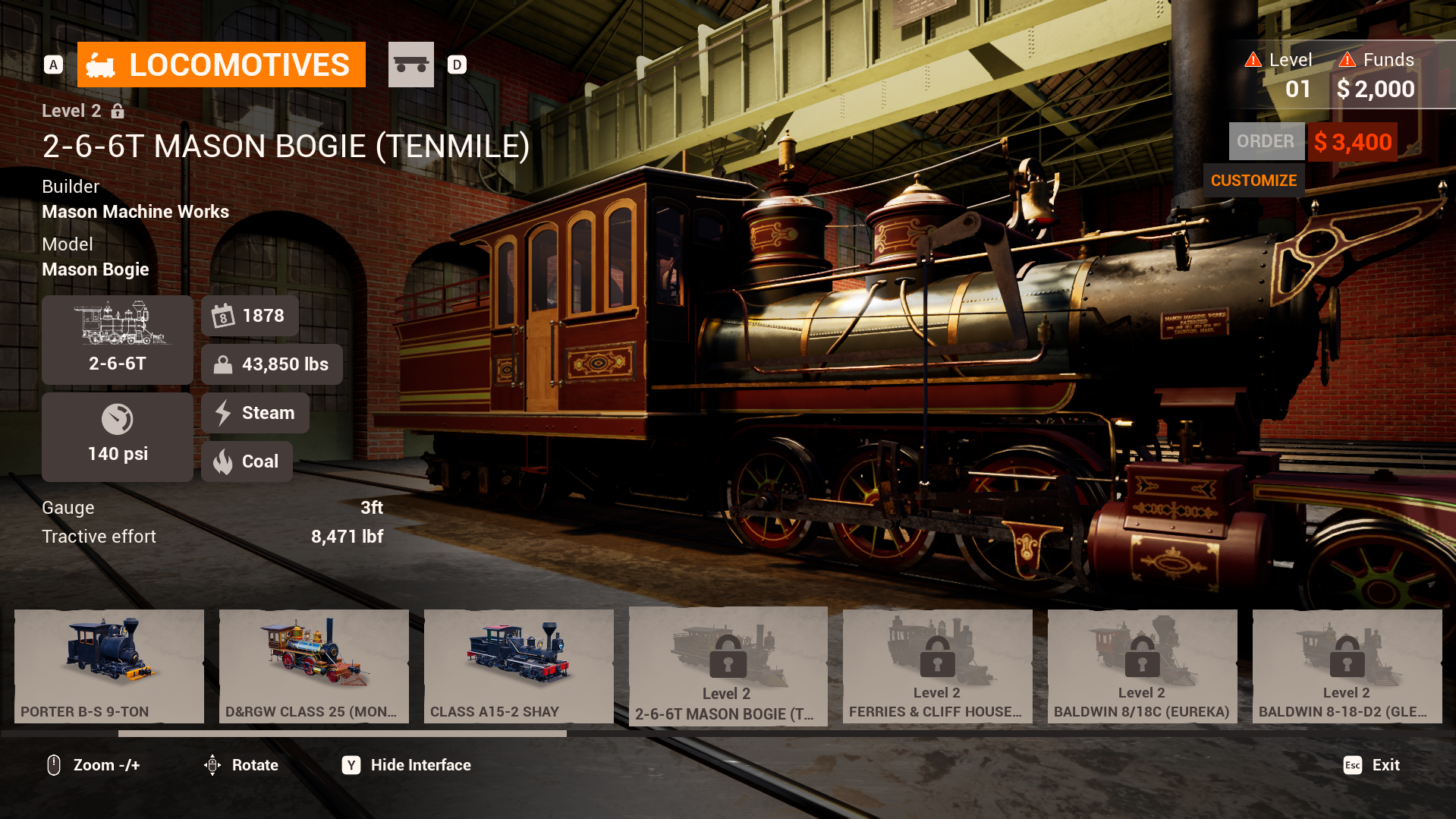Image resolution: width=1456 pixels, height=819 pixels.
Task: Choose the D&RGW Class 25 locomotive
Action: (x=314, y=666)
